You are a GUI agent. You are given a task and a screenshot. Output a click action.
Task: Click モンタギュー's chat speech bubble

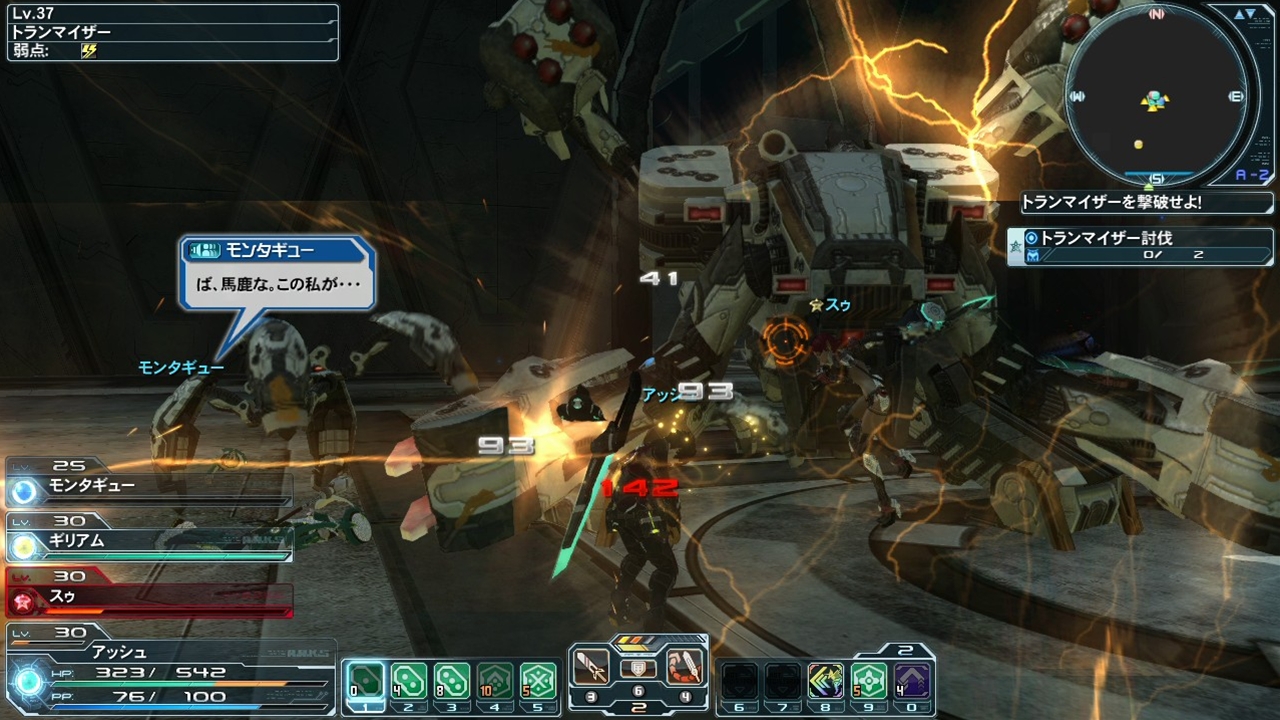pyautogui.click(x=277, y=273)
